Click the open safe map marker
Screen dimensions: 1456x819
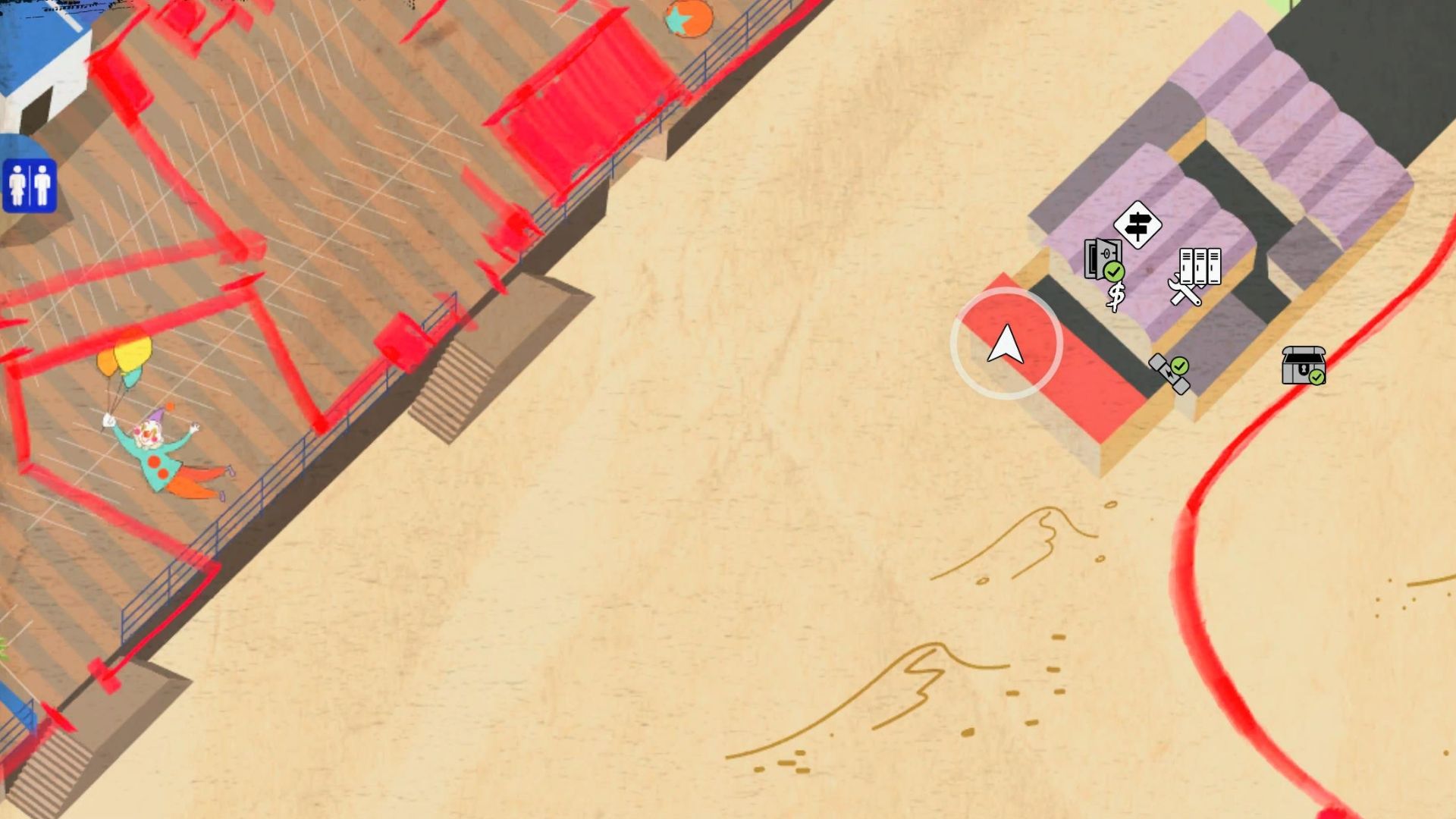point(1102,259)
